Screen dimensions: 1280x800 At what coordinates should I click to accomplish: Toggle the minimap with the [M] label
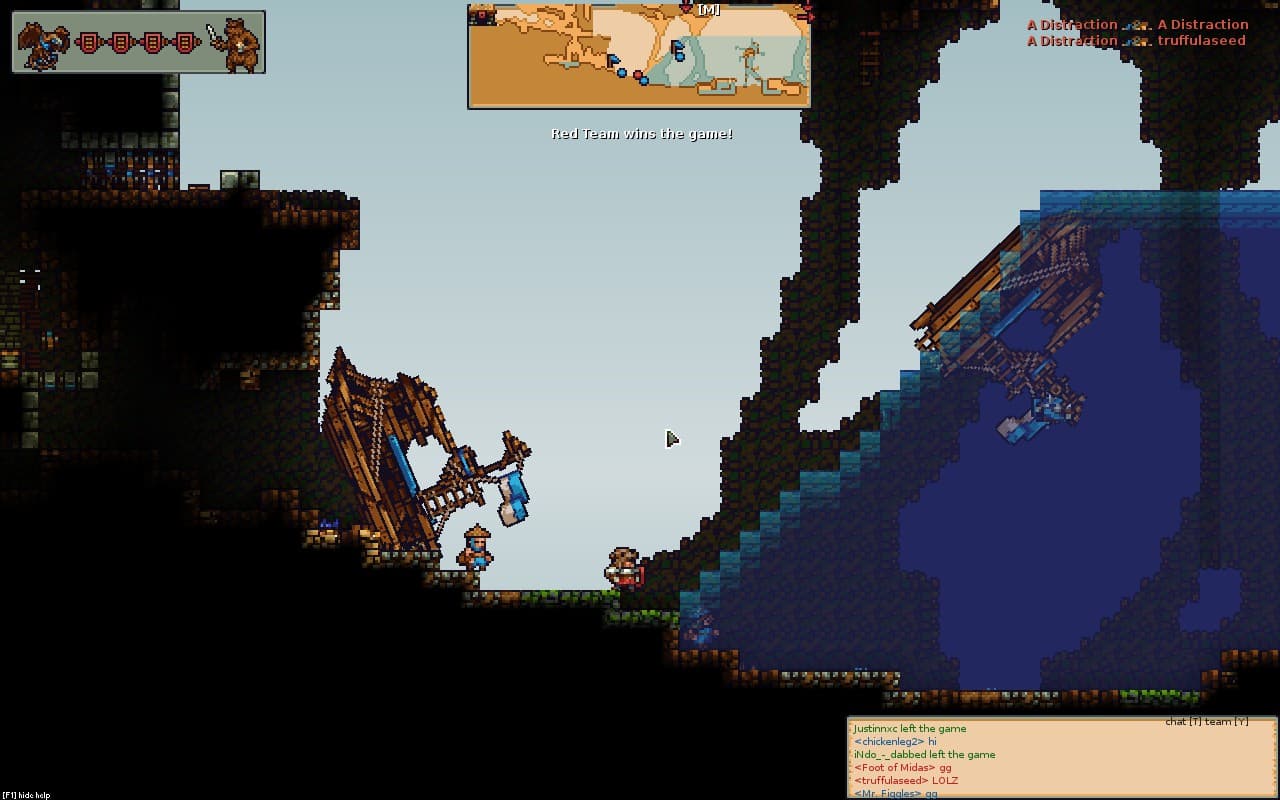pyautogui.click(x=708, y=11)
